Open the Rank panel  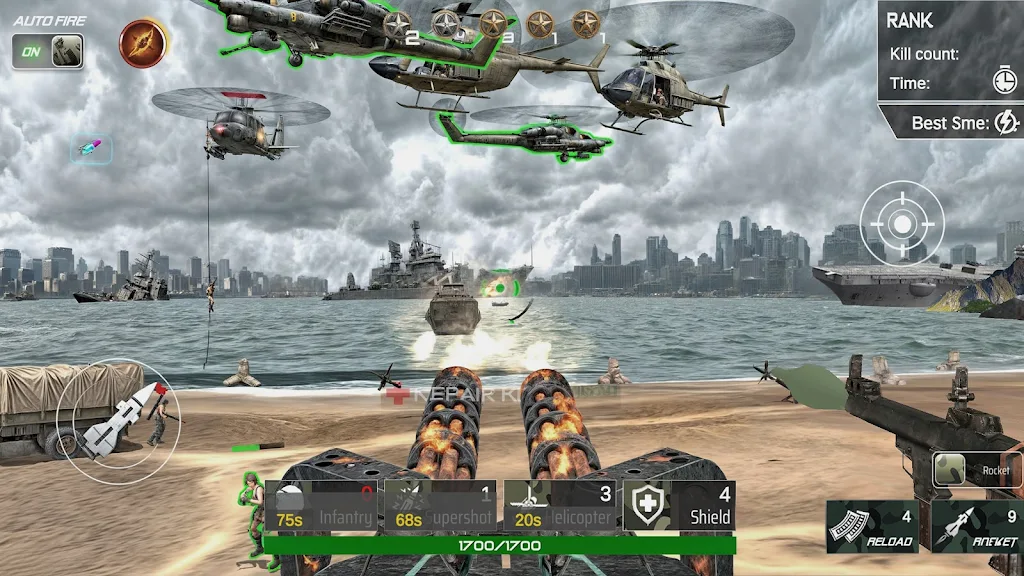pyautogui.click(x=950, y=52)
